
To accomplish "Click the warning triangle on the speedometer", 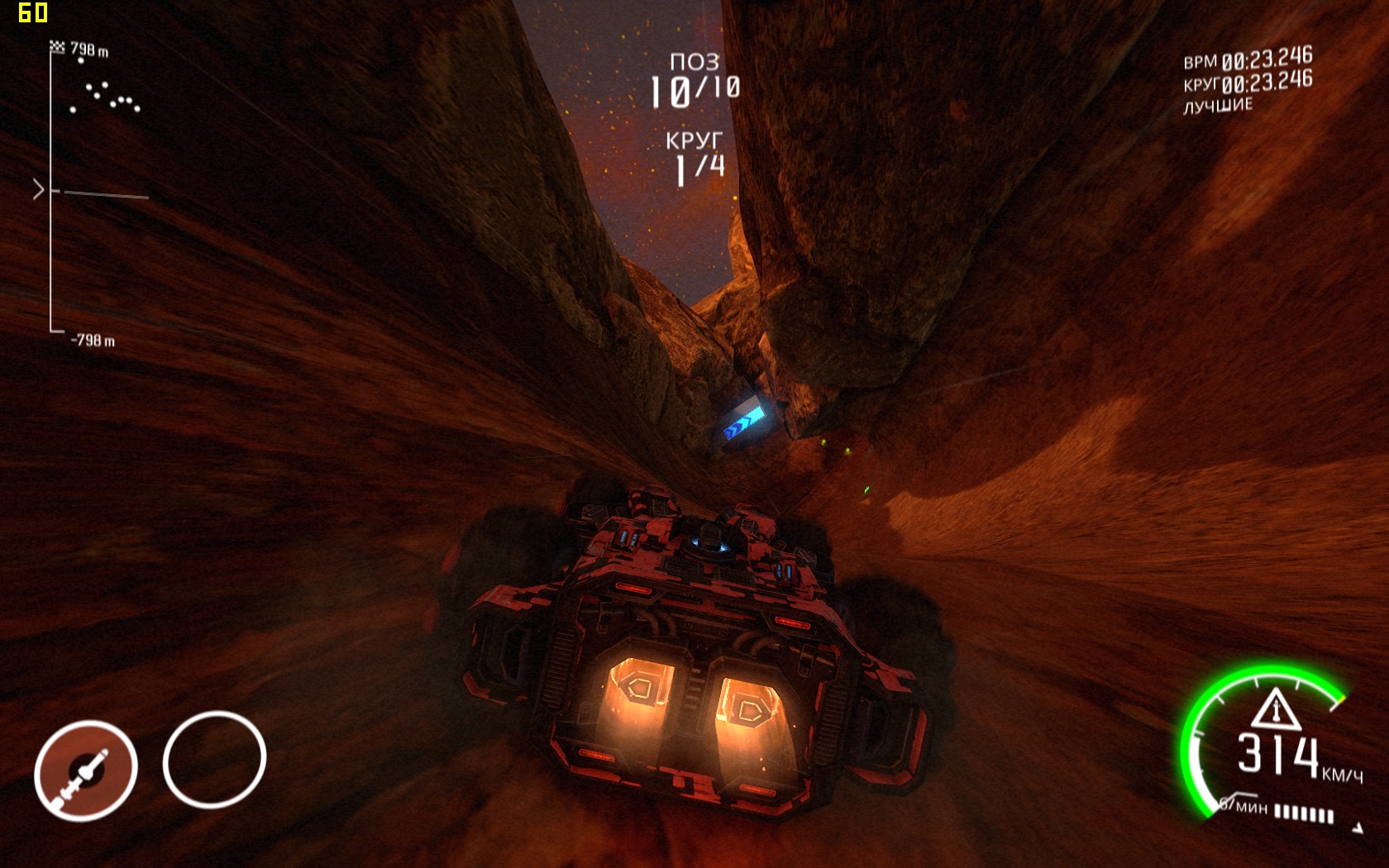I will 1276,708.
